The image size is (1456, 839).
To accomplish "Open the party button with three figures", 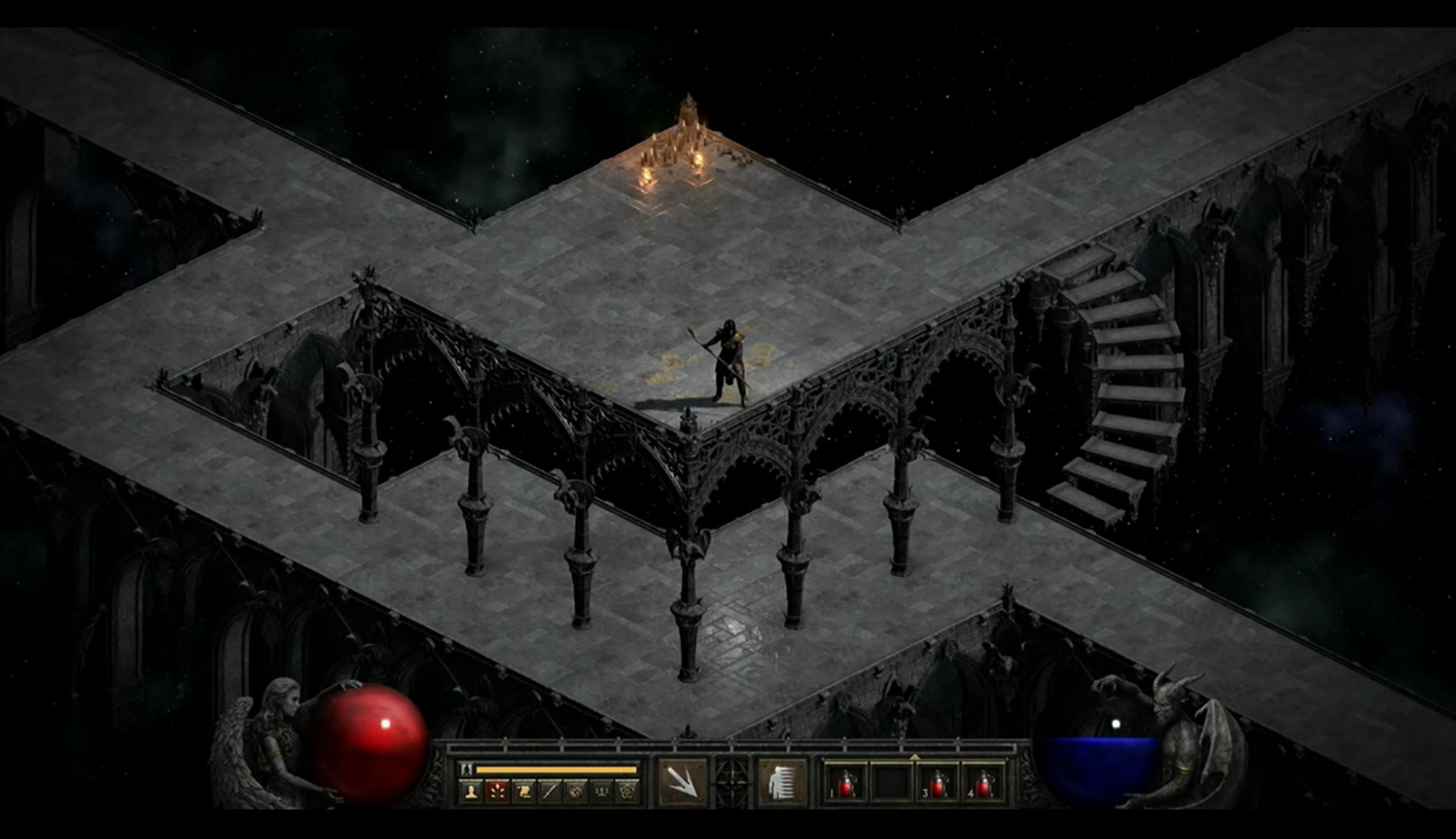I will pyautogui.click(x=601, y=792).
